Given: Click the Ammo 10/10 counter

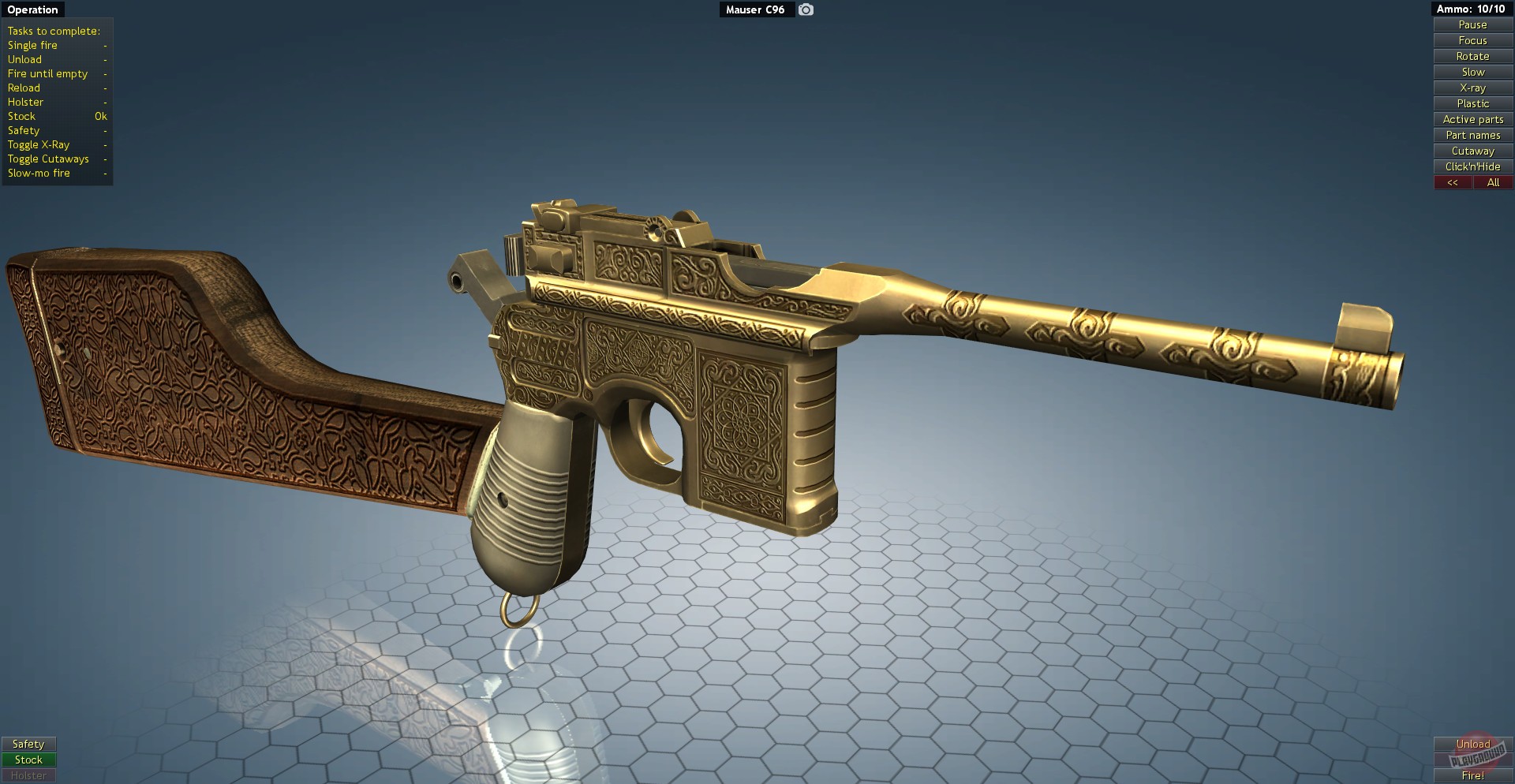Looking at the screenshot, I should [x=1472, y=9].
